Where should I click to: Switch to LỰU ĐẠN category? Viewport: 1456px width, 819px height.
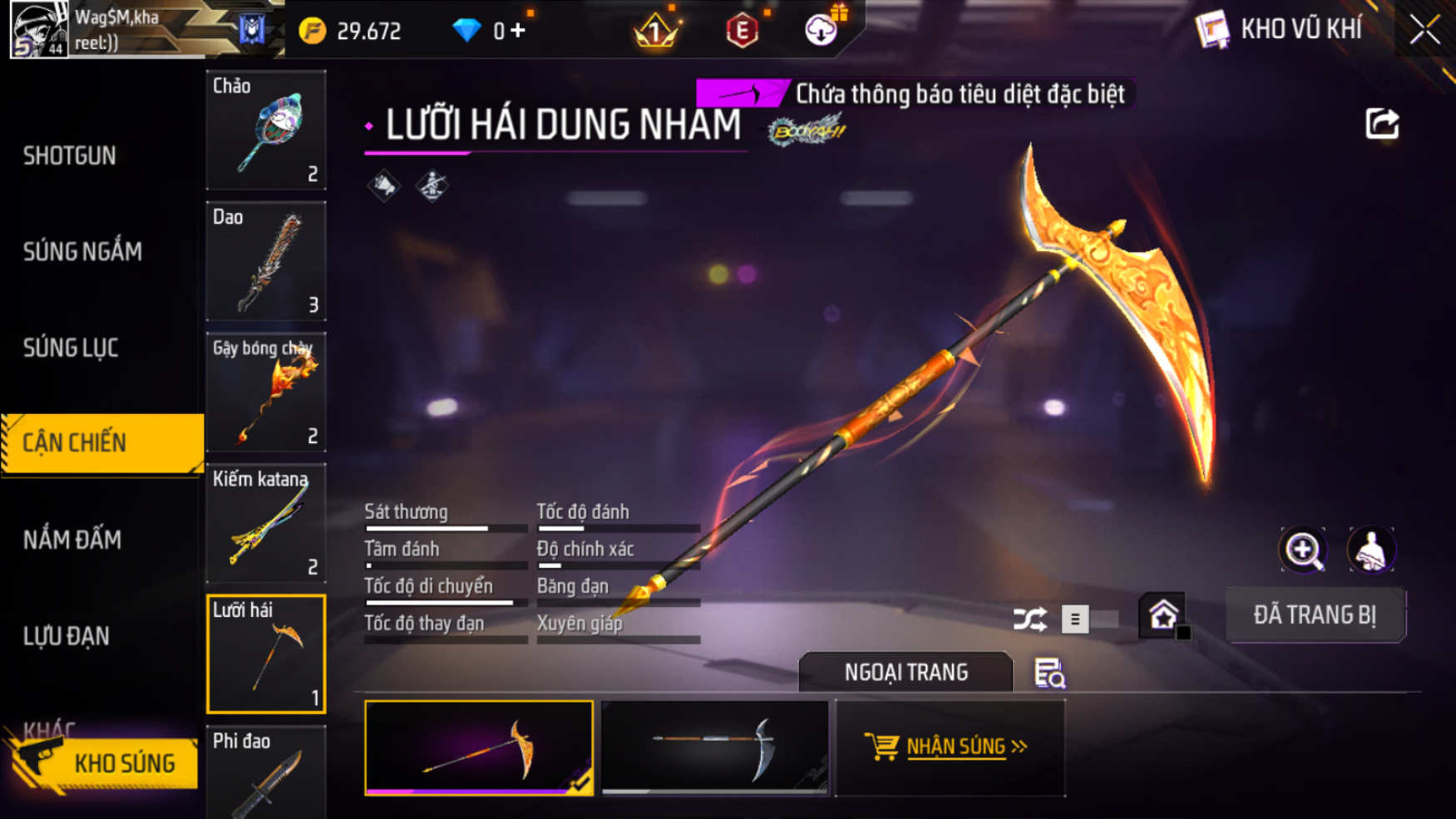[x=67, y=636]
